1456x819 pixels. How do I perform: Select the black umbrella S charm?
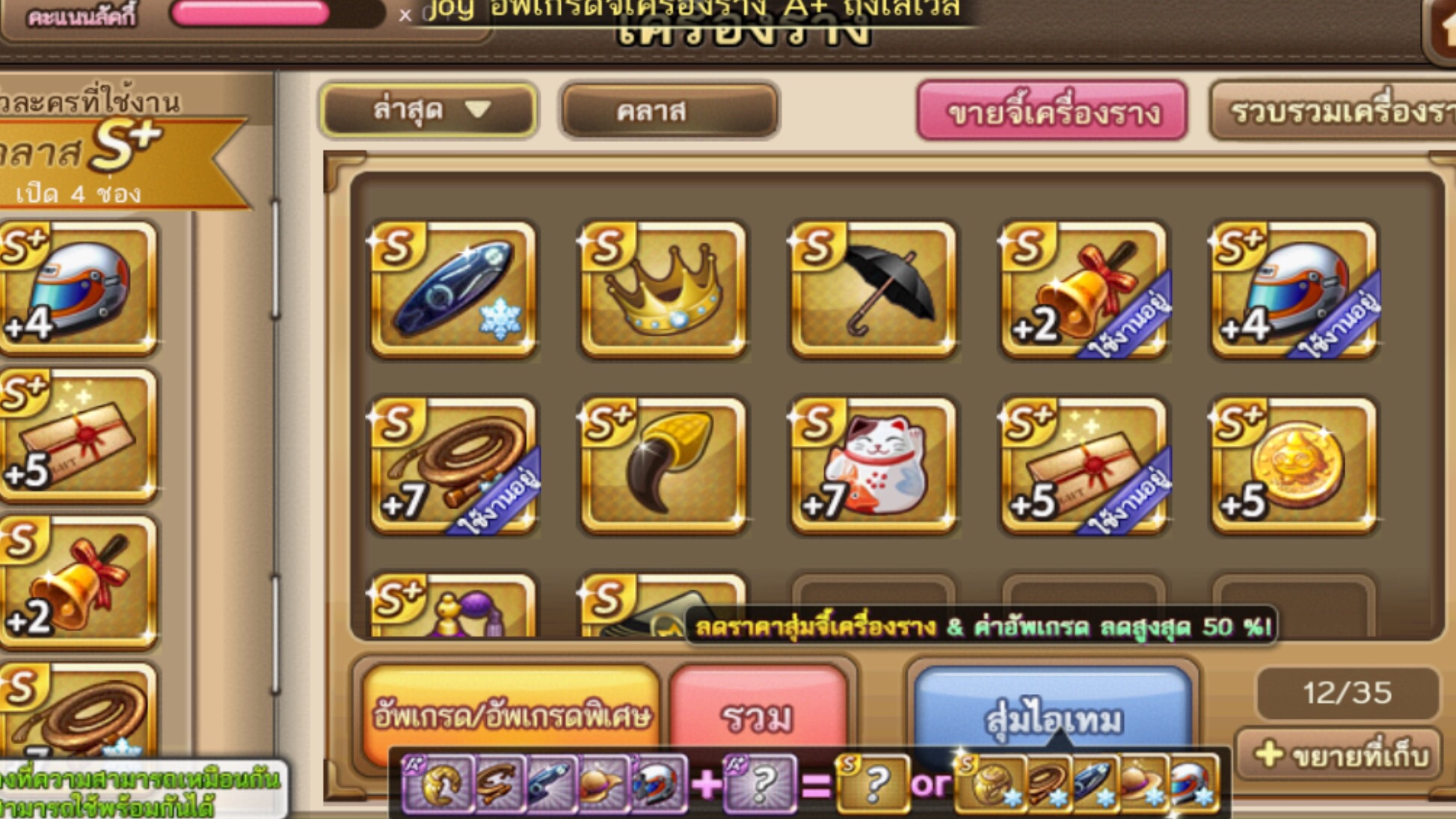[x=873, y=289]
